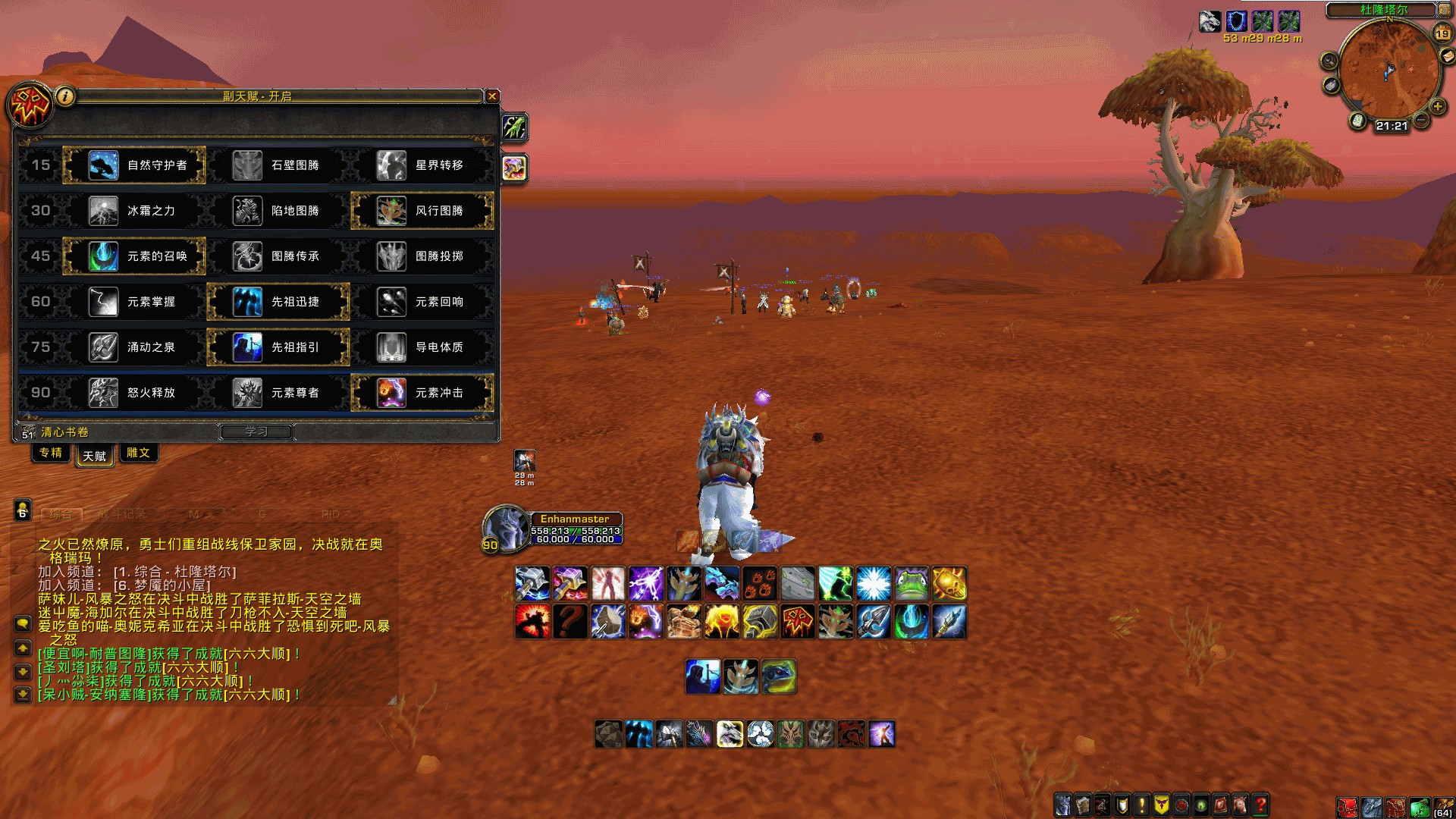Choose the 元素冲击 talent
The height and width of the screenshot is (819, 1456).
[422, 393]
